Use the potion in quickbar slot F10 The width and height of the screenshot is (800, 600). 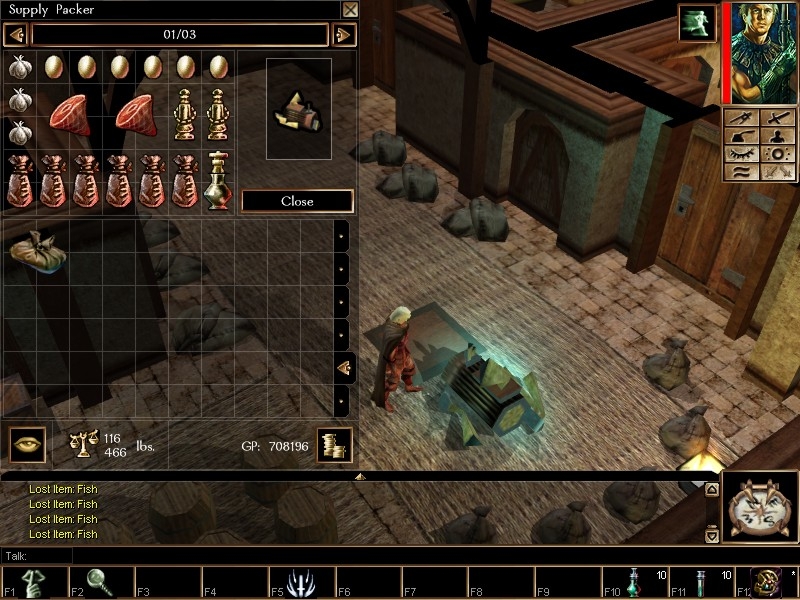[634, 583]
